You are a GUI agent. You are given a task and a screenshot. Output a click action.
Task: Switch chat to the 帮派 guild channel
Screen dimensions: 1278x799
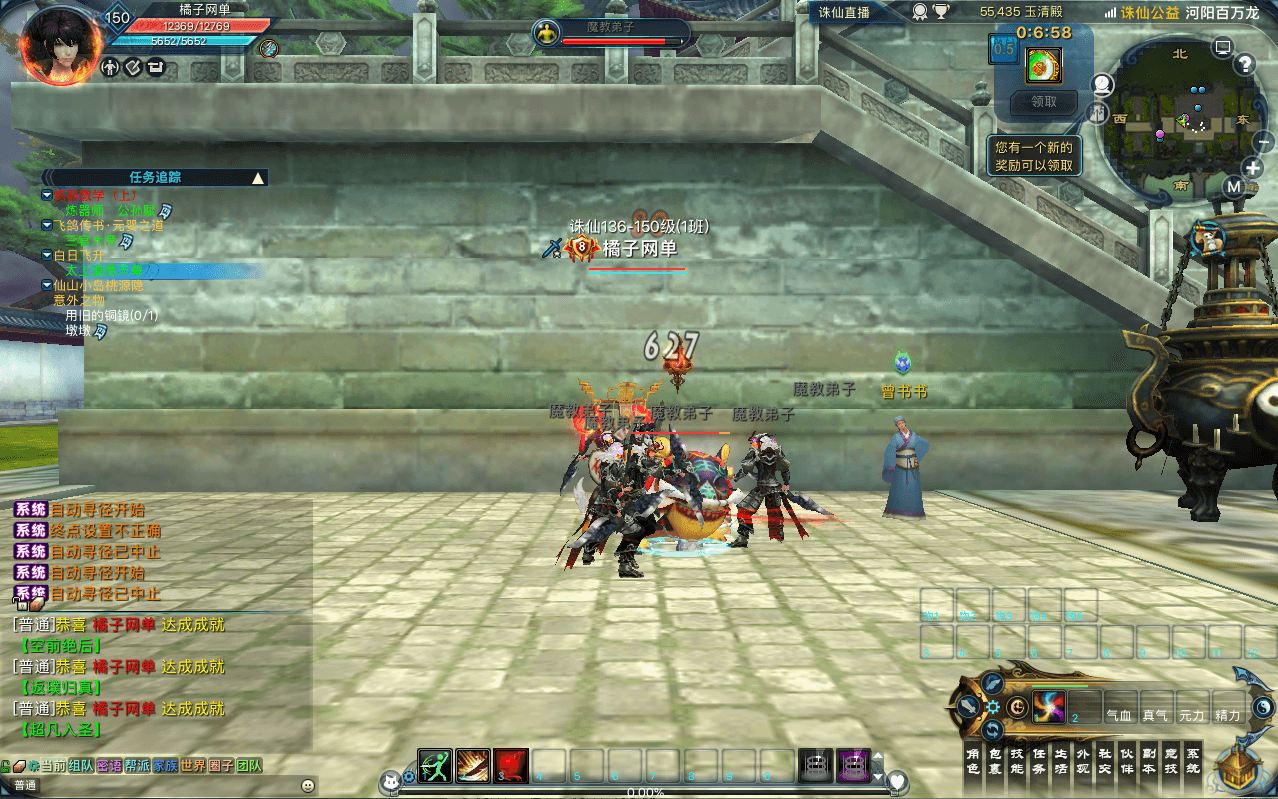(137, 766)
